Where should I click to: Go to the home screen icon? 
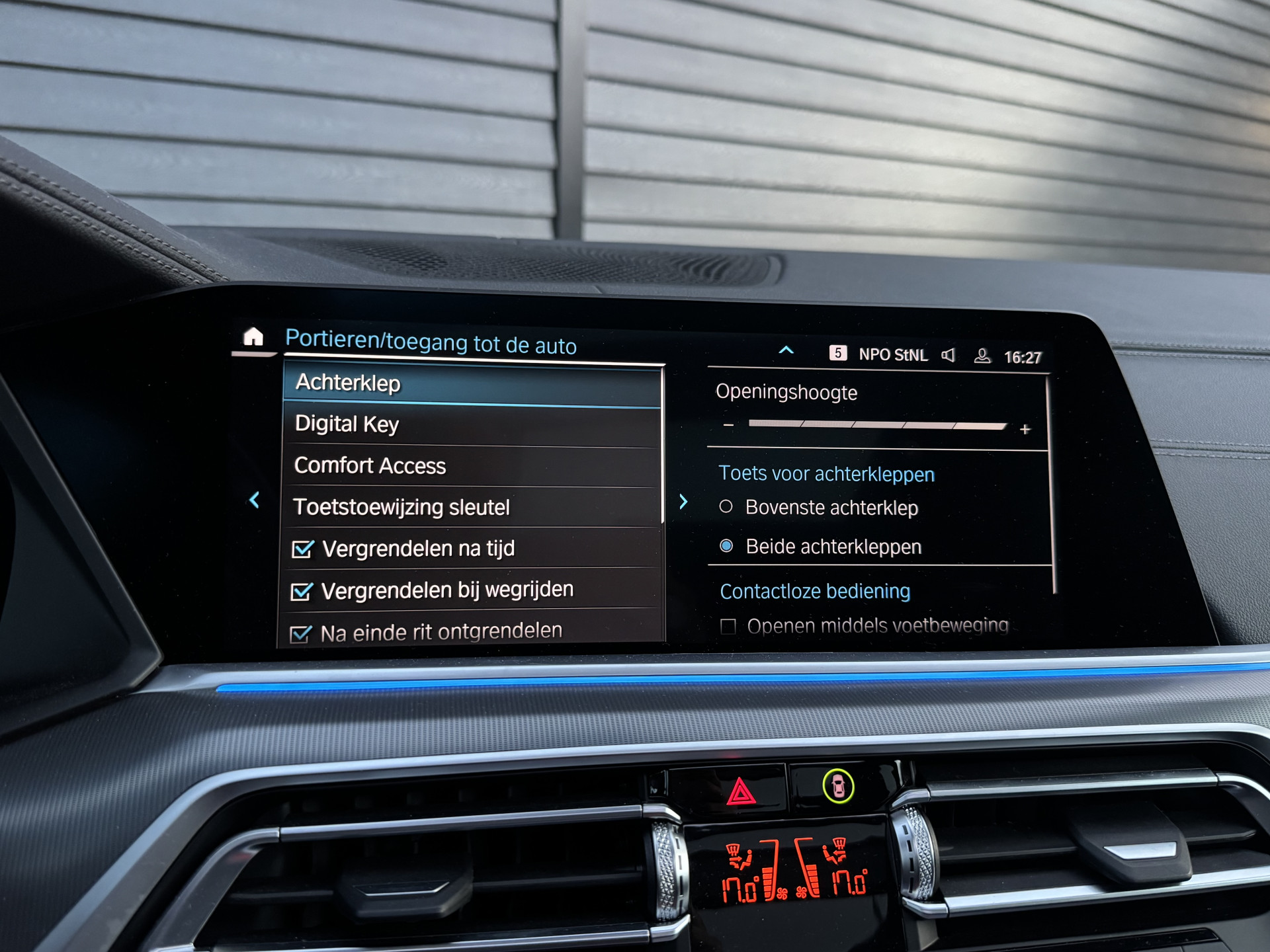[253, 337]
